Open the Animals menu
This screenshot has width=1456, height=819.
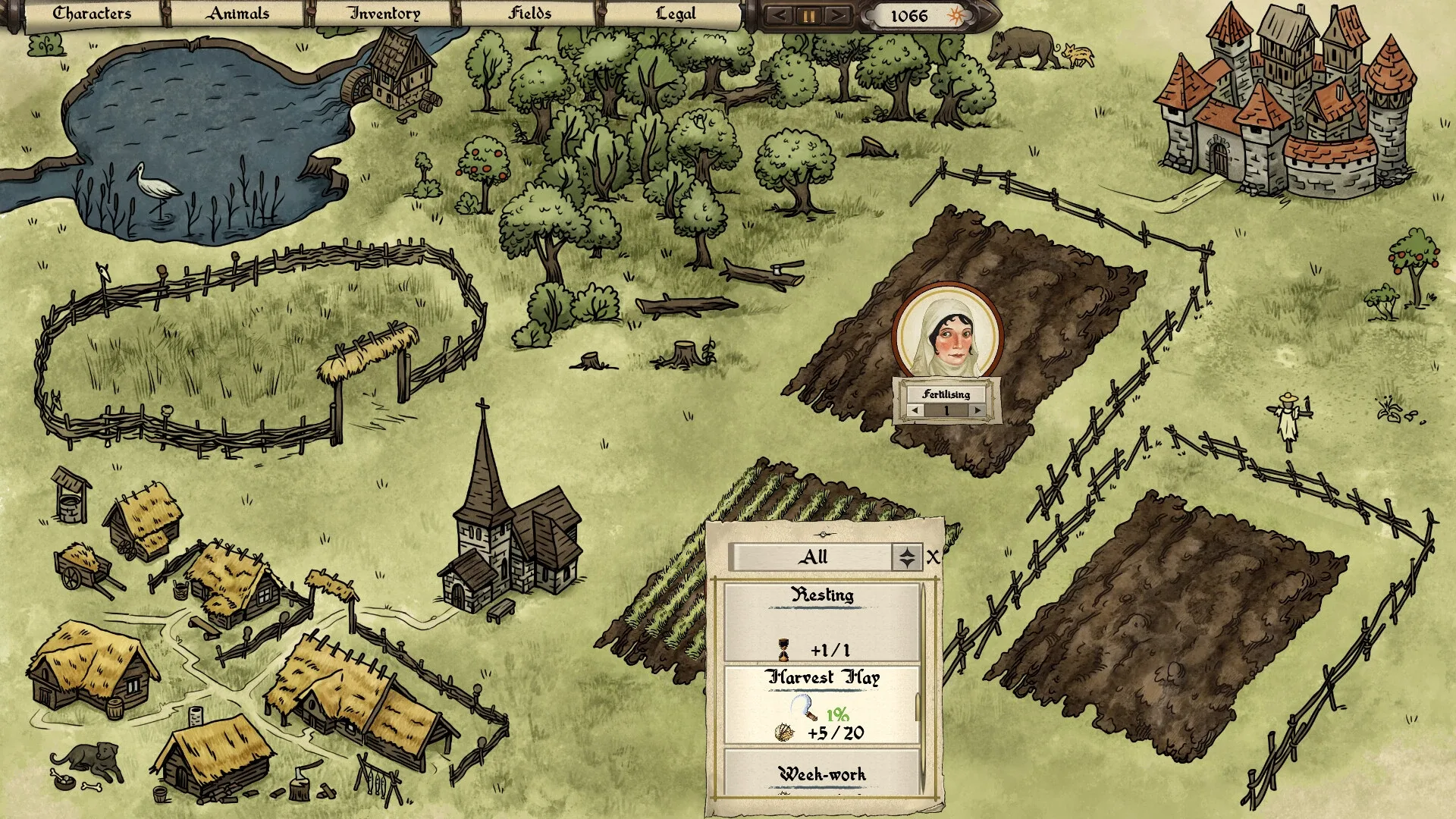(x=237, y=14)
